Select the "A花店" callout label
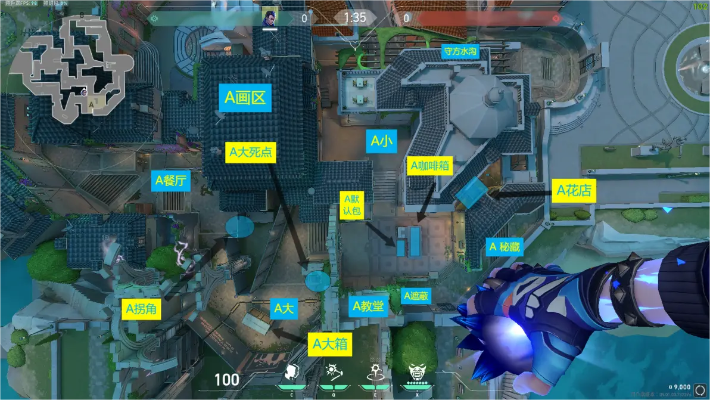The height and width of the screenshot is (400, 710). point(574,189)
